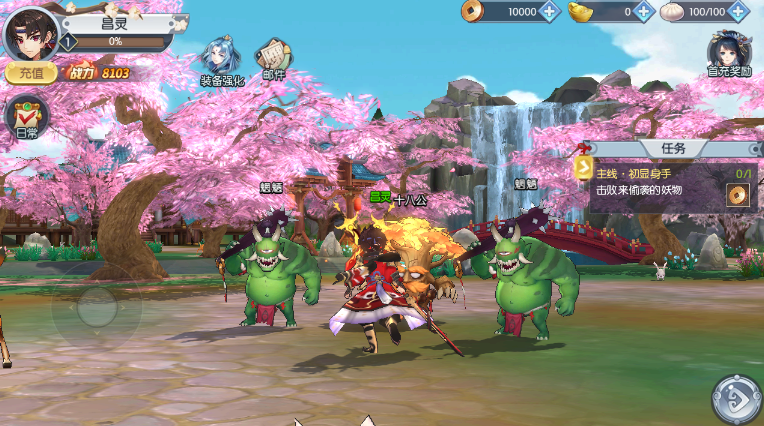Add more copper coins with plus button

click(x=549, y=12)
